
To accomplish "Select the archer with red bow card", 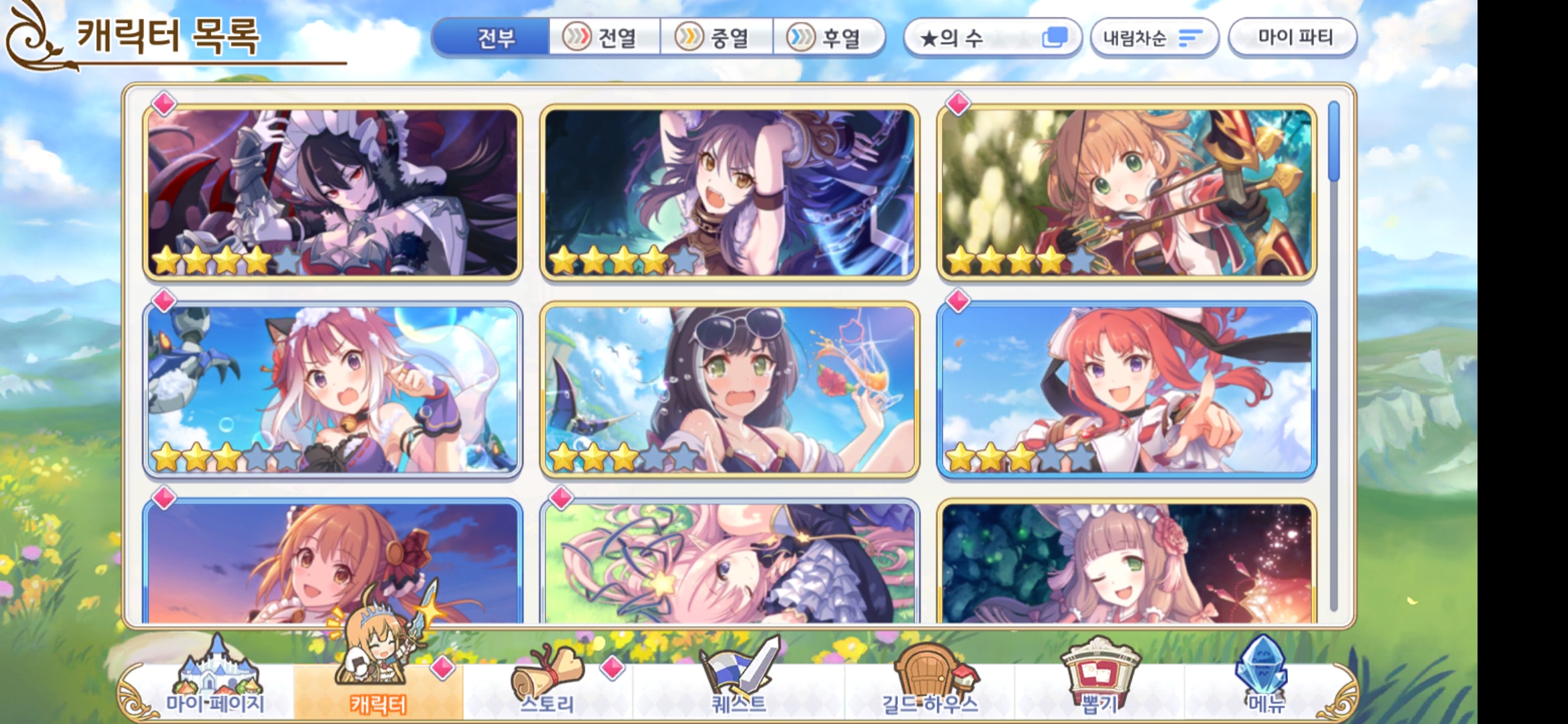I will 1126,192.
